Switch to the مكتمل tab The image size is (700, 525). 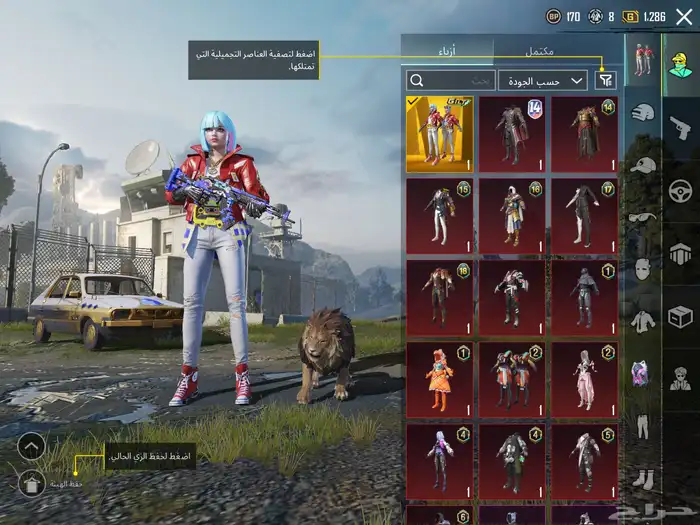[x=540, y=50]
